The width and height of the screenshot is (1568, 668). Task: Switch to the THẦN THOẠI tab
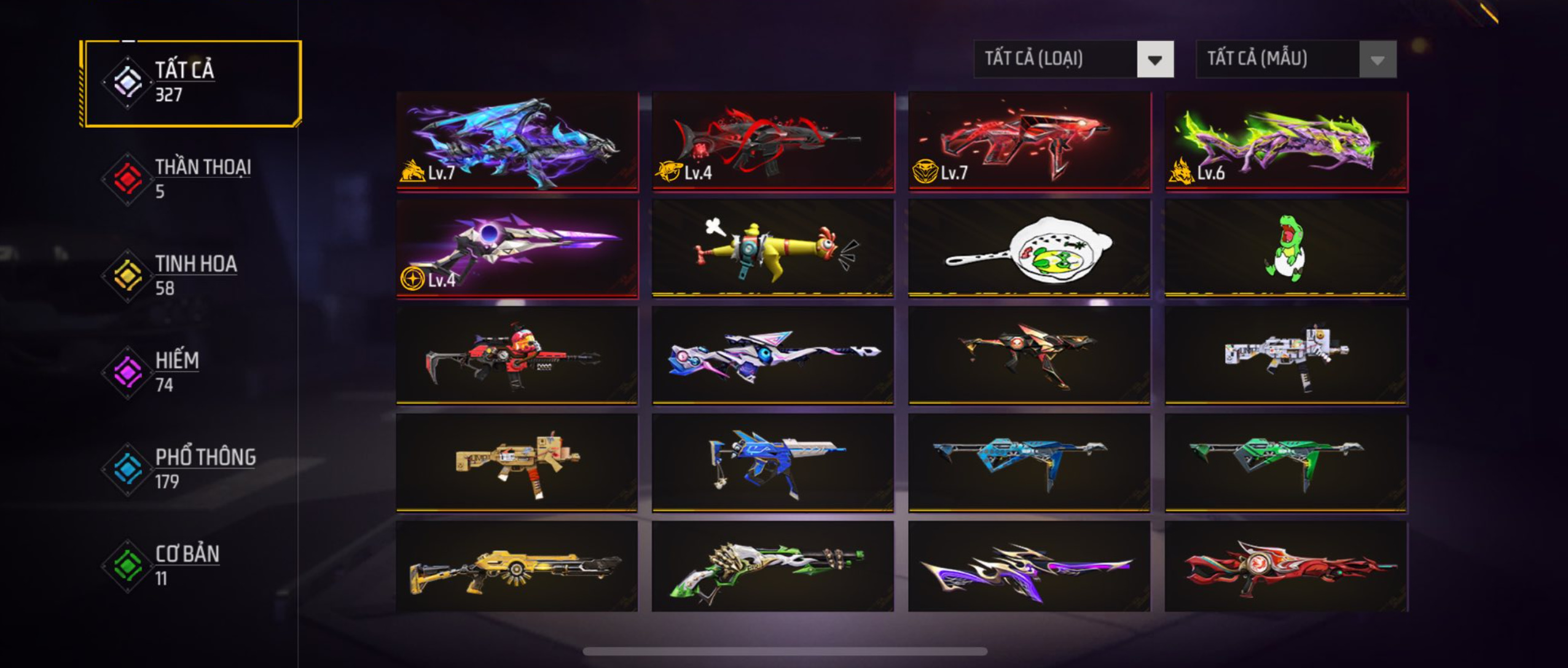(x=190, y=178)
